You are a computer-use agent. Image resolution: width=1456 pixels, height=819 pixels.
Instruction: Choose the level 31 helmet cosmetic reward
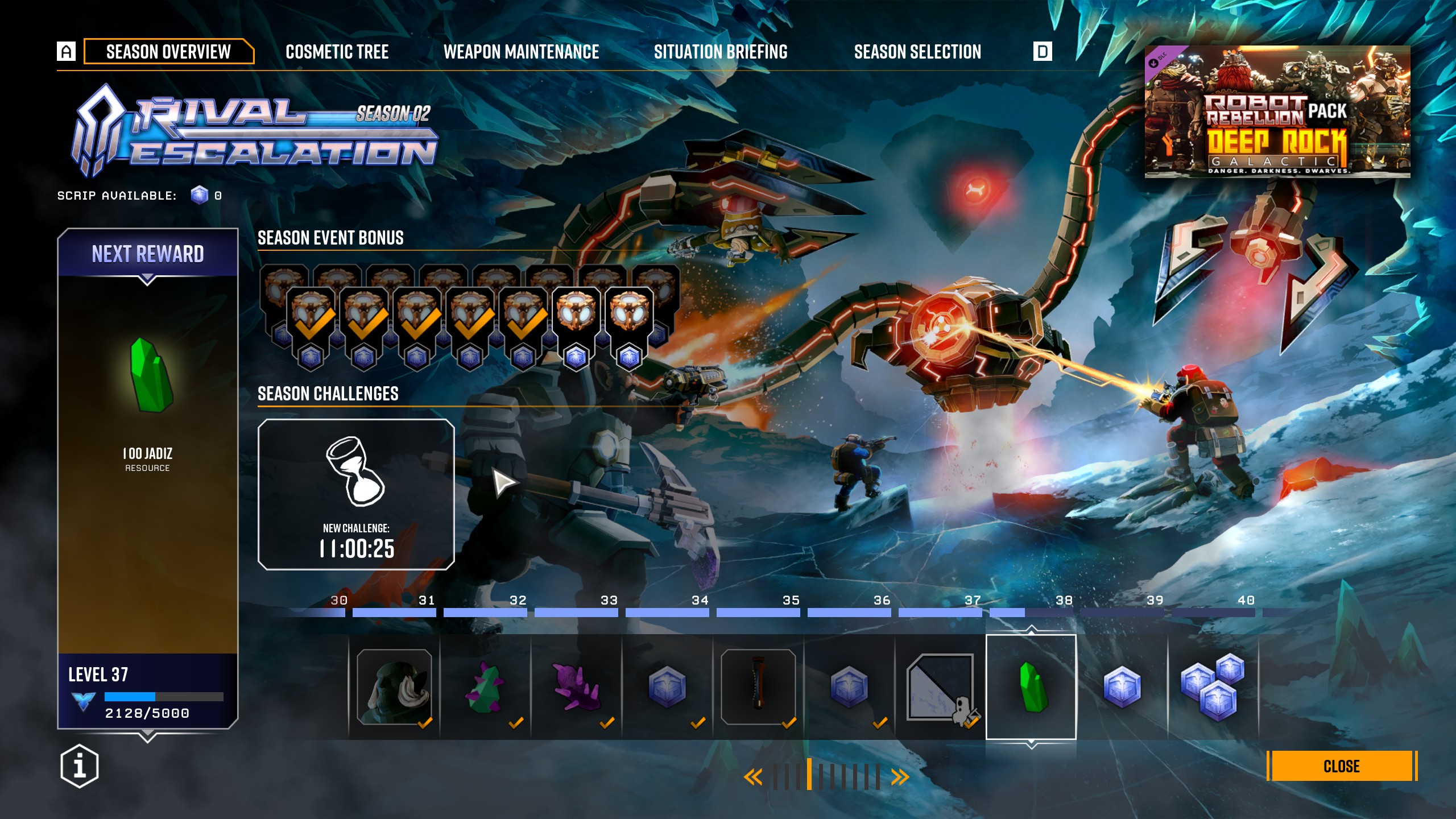(x=394, y=687)
